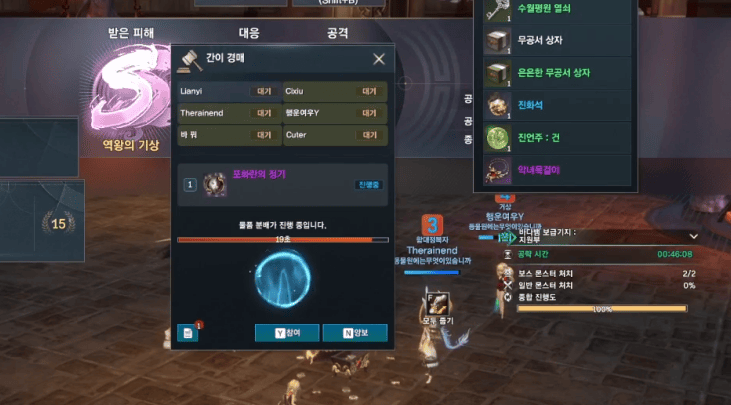Select 악녀목걸이 necklace loot entry

[x=560, y=170]
